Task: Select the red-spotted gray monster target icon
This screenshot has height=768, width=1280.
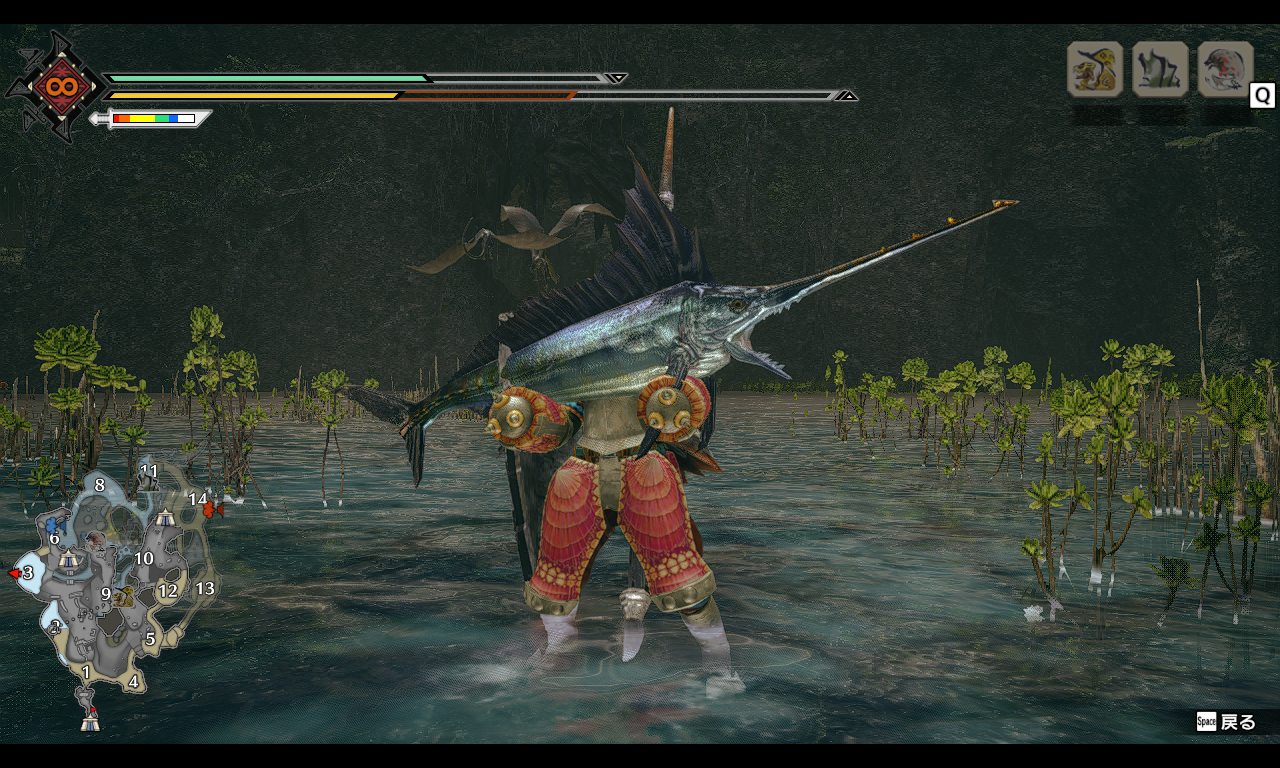Action: (x=1225, y=69)
